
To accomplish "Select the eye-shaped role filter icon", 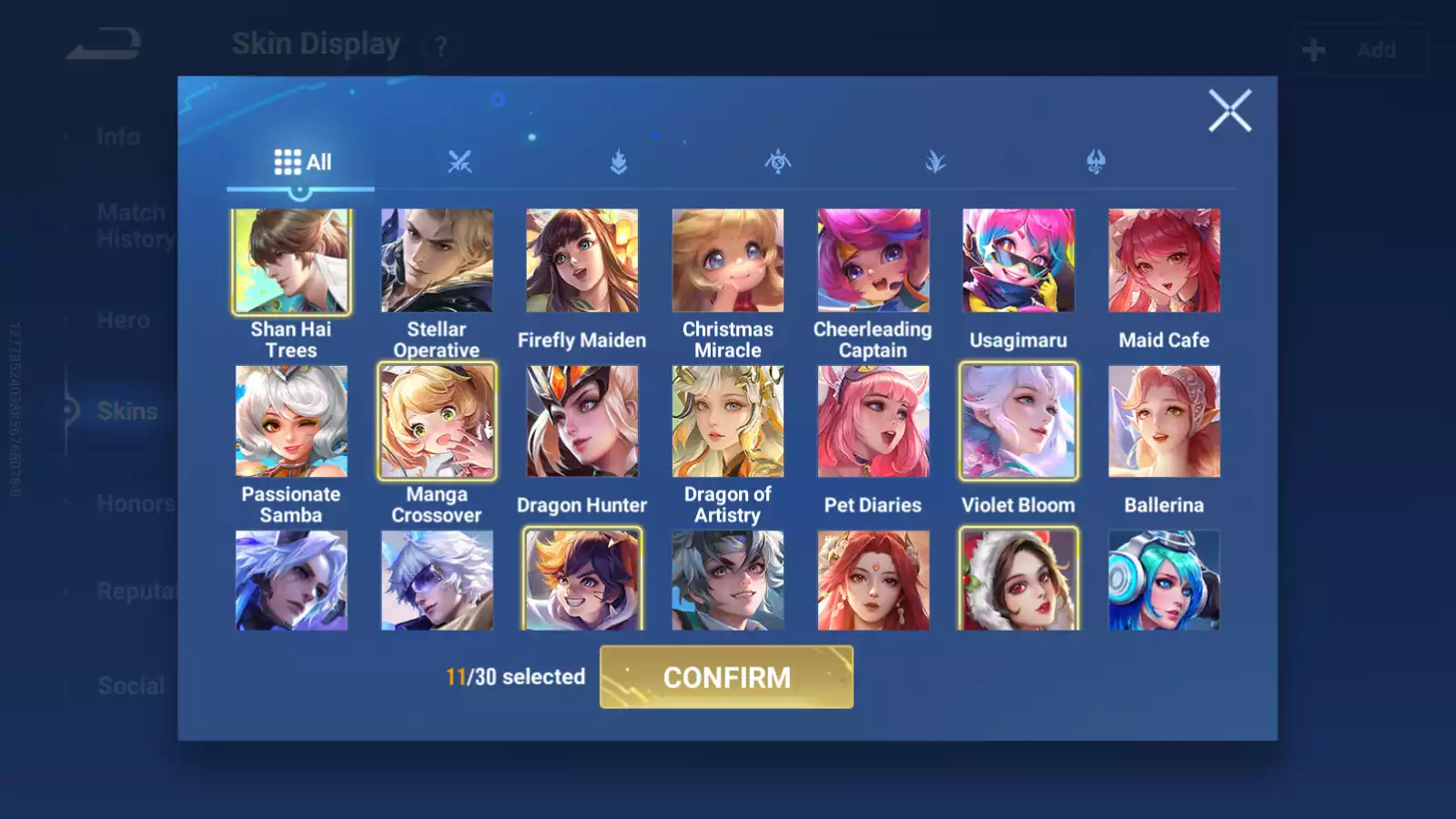I will (x=777, y=162).
